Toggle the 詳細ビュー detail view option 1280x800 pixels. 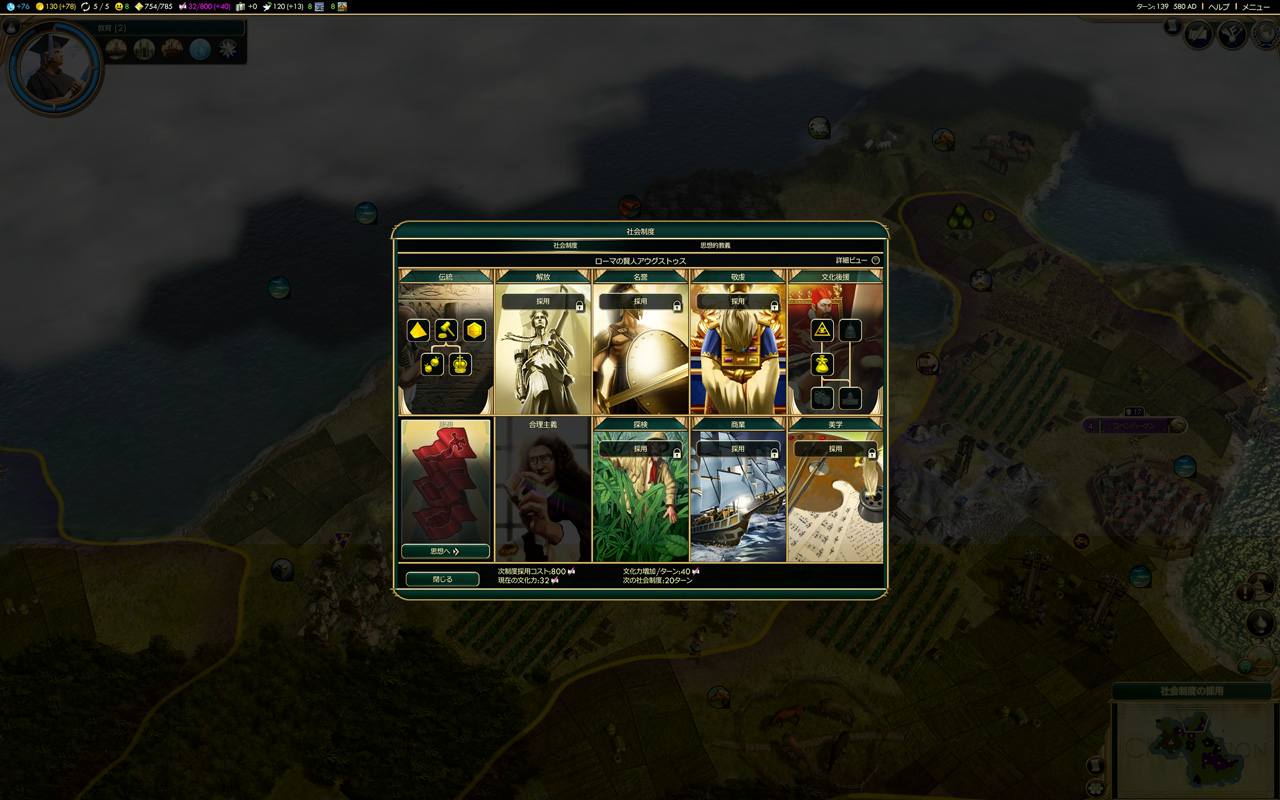(875, 260)
